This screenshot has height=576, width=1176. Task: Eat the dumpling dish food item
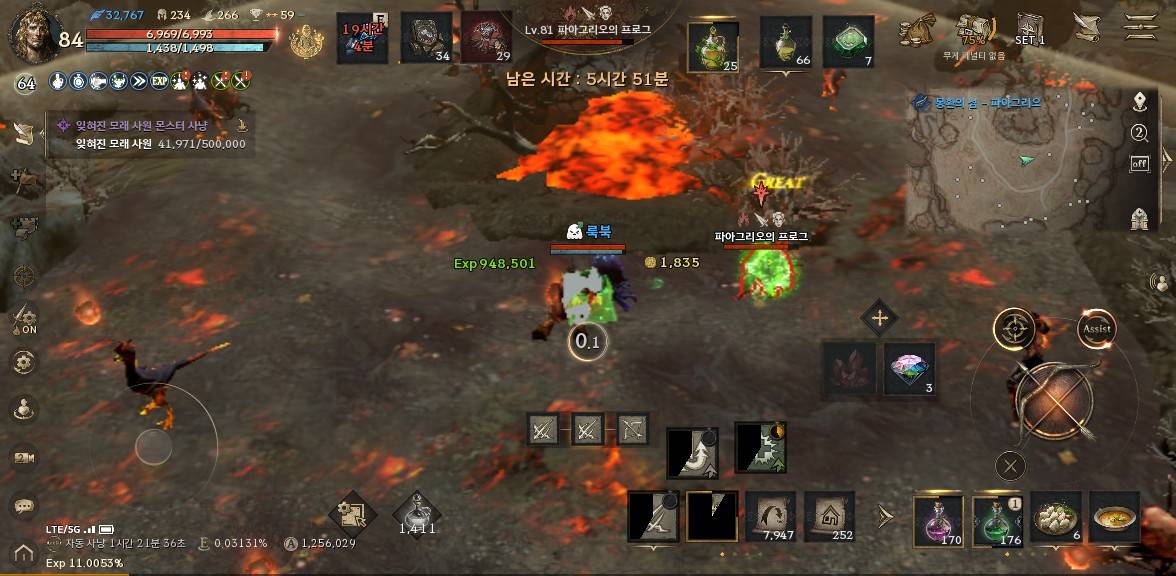tap(1056, 518)
